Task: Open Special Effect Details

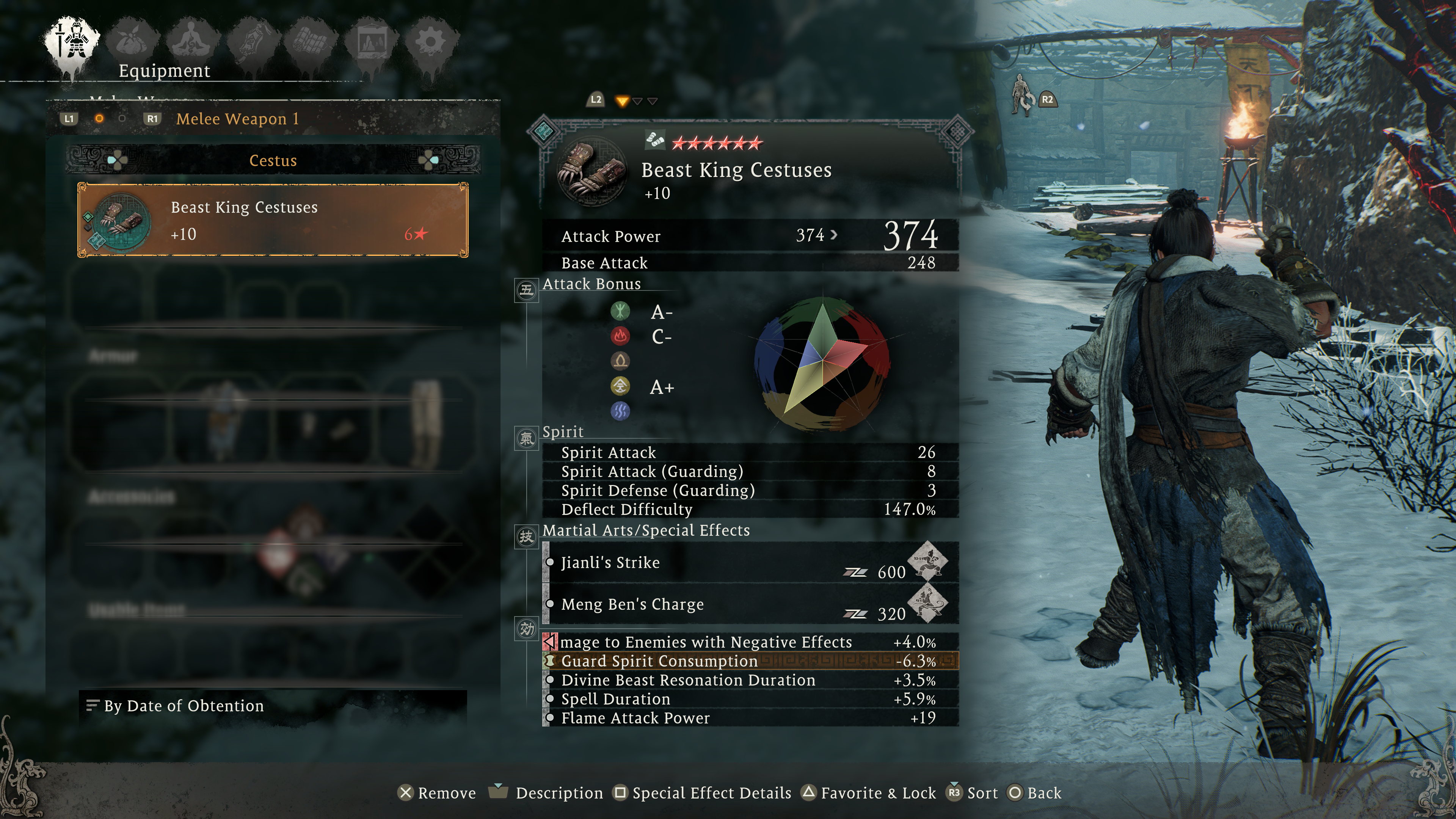Action: pos(703,794)
